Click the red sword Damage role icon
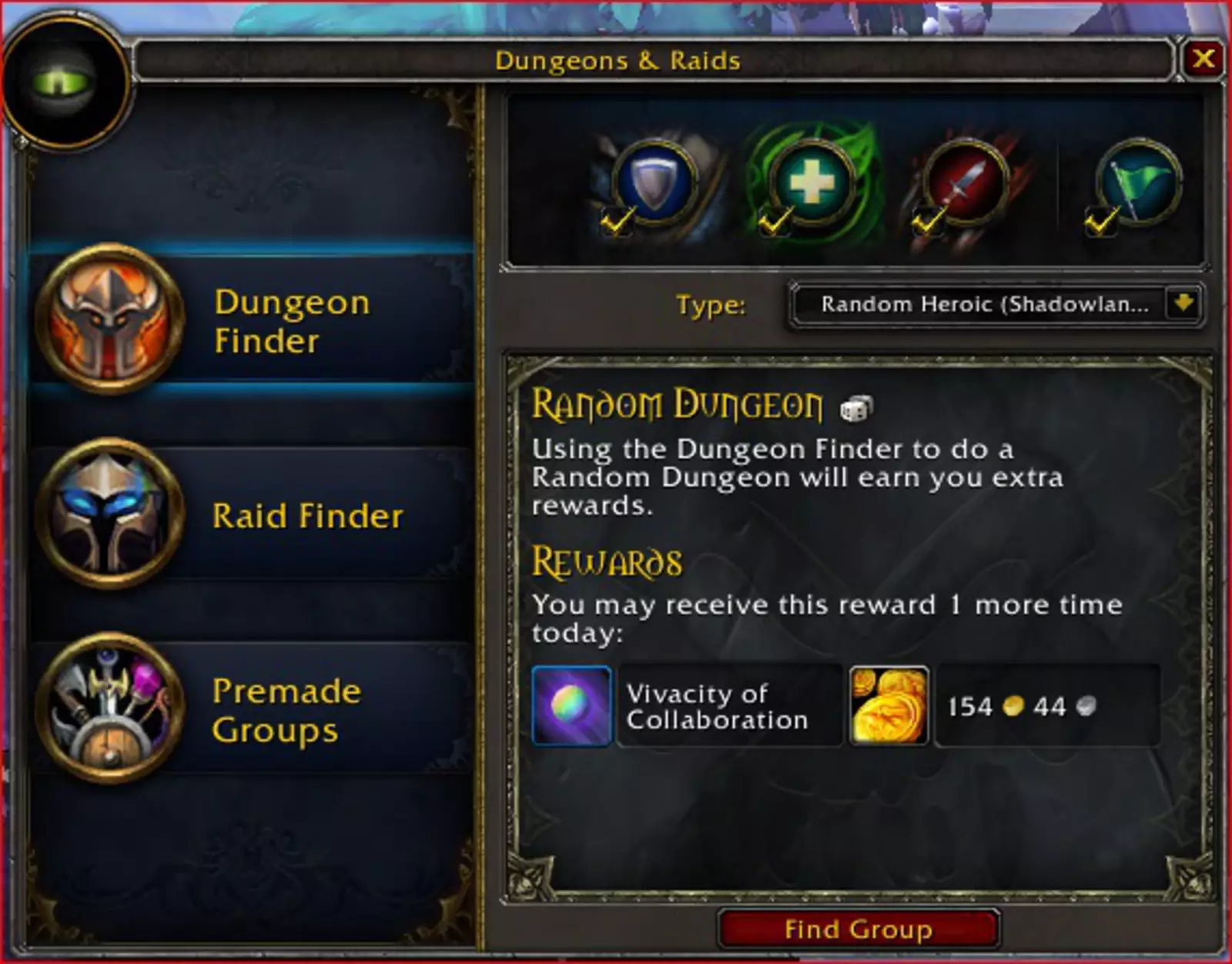The width and height of the screenshot is (1232, 964). click(x=966, y=182)
